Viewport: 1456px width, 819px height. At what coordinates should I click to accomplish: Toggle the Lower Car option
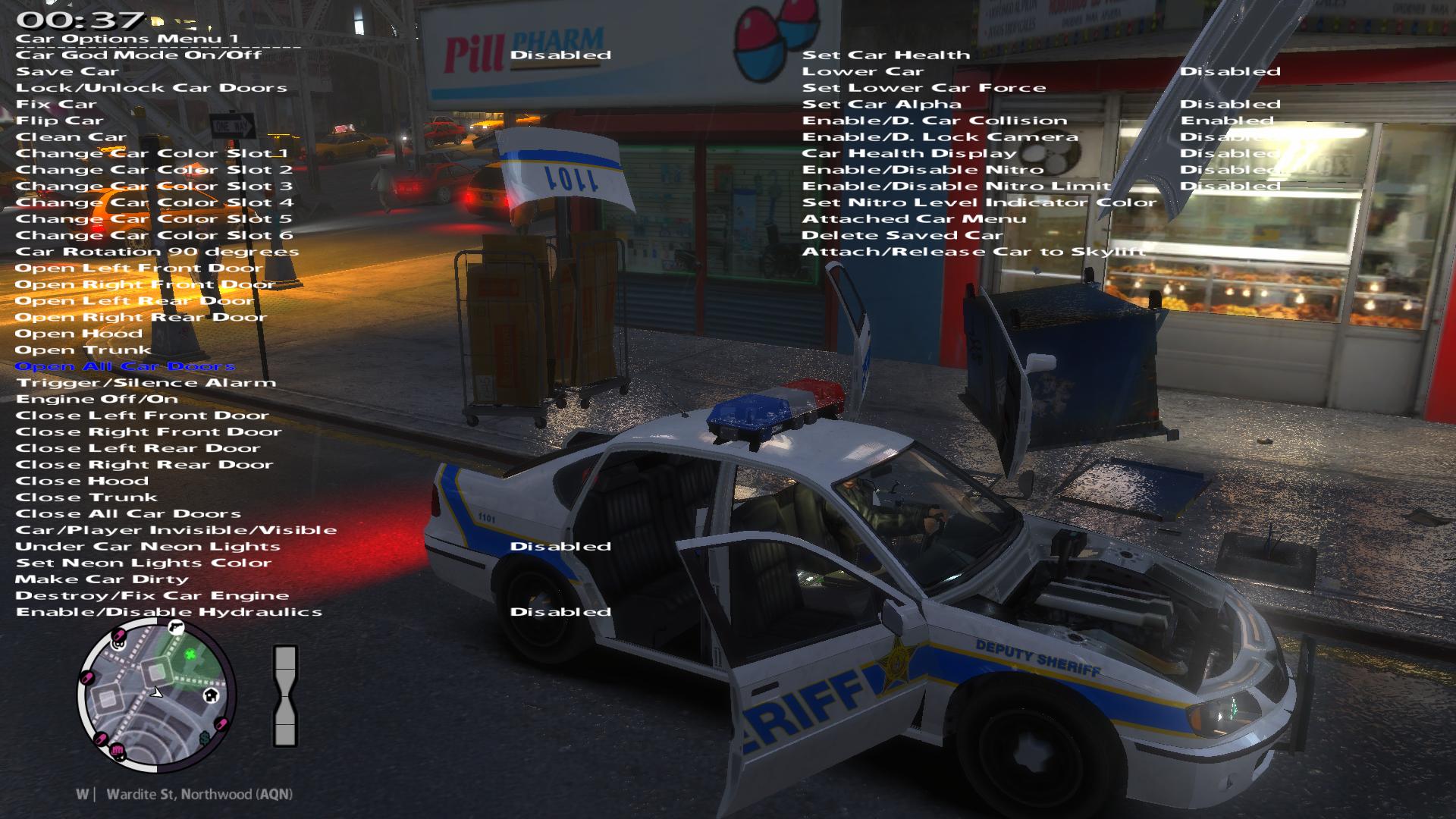pos(863,72)
